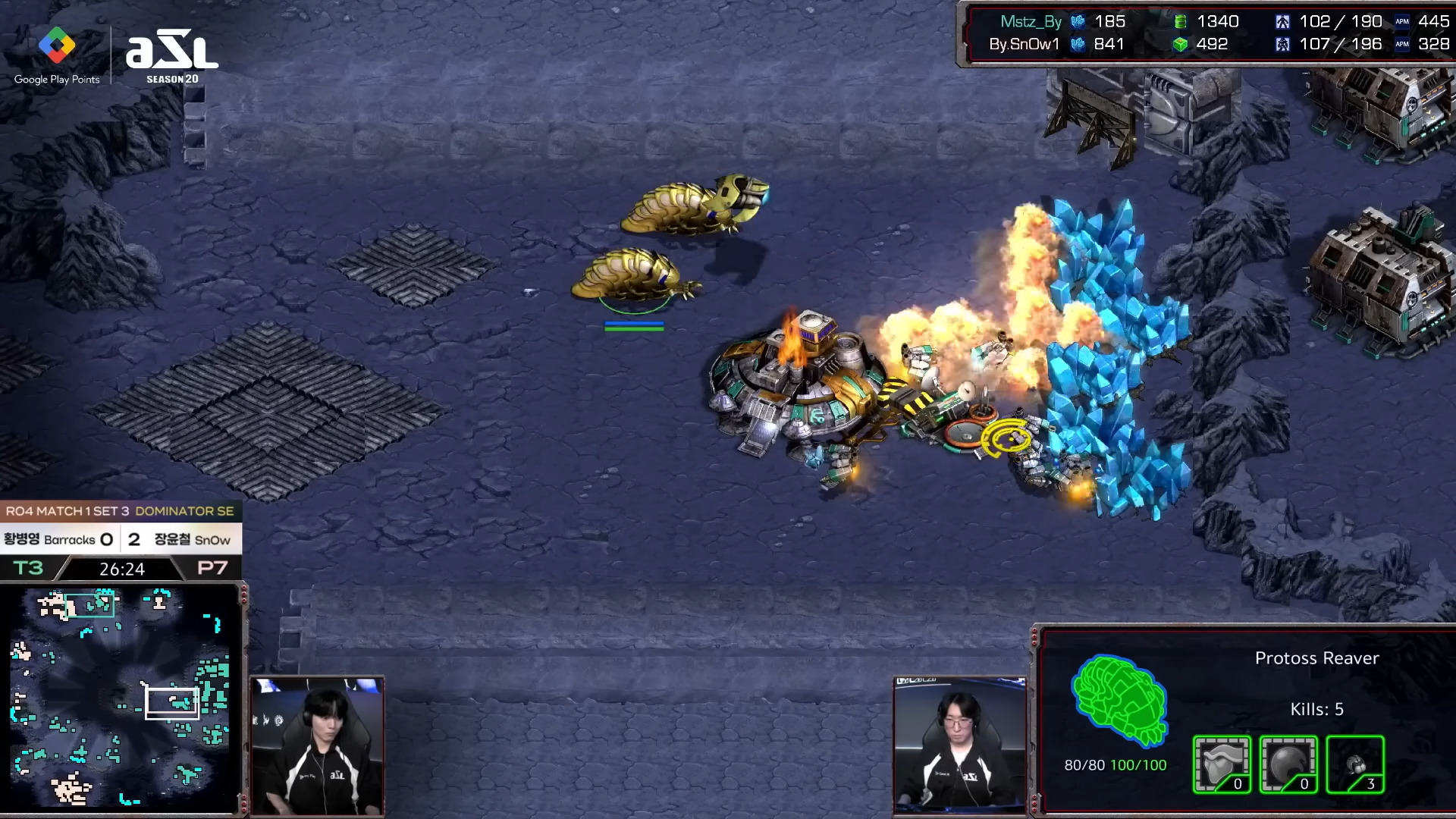Viewport: 1456px width, 819px height.
Task: Click the Google Play Points logo
Action: click(x=57, y=55)
